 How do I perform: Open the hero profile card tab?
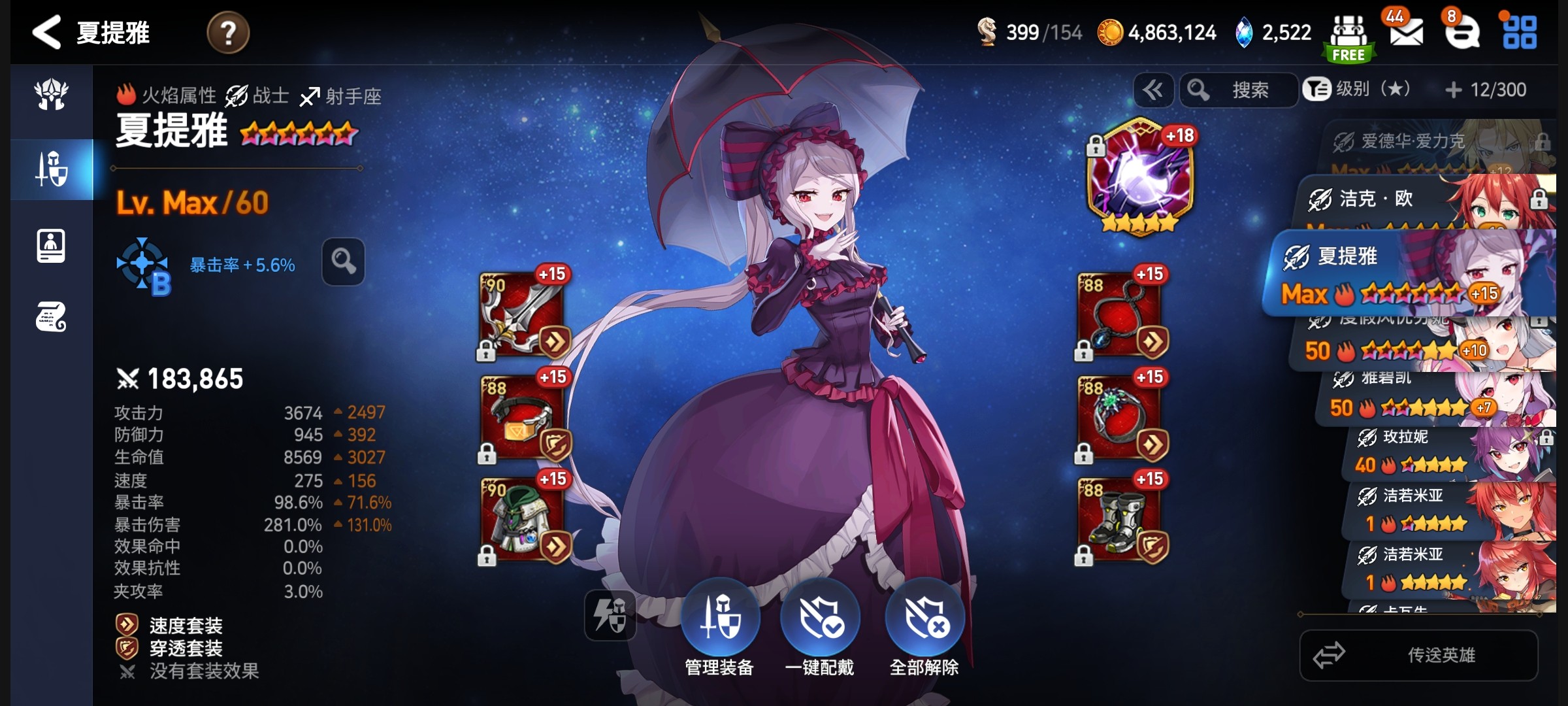(51, 246)
